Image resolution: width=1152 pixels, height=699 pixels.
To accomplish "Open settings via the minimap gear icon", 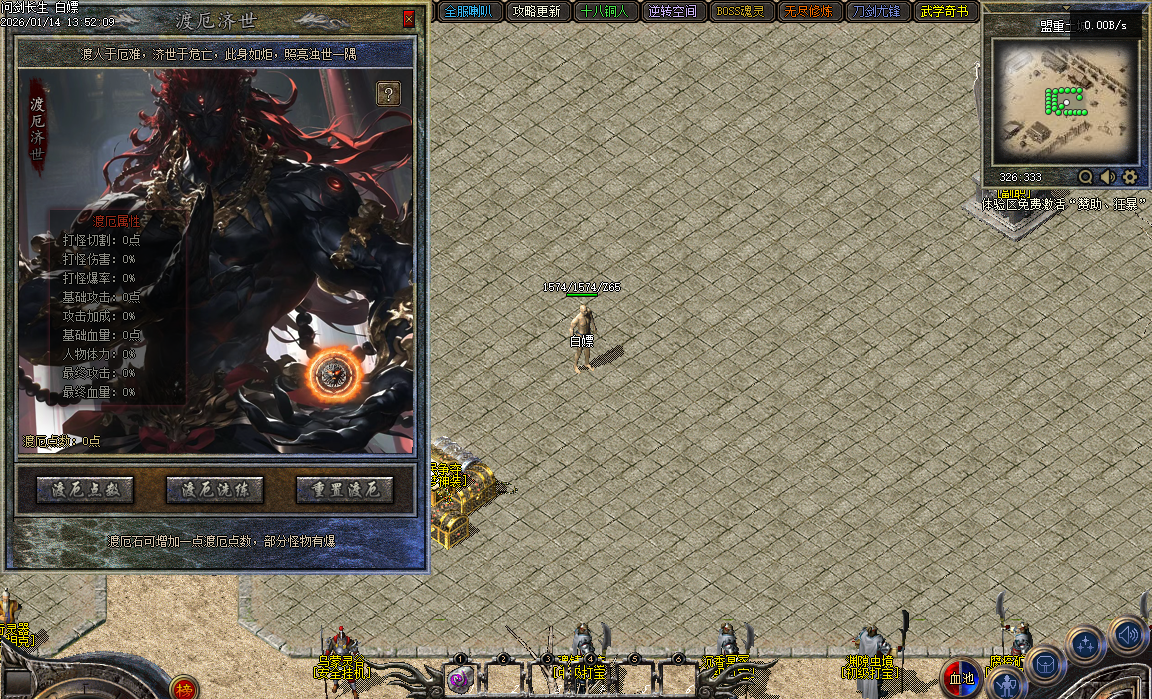I will (x=1130, y=177).
